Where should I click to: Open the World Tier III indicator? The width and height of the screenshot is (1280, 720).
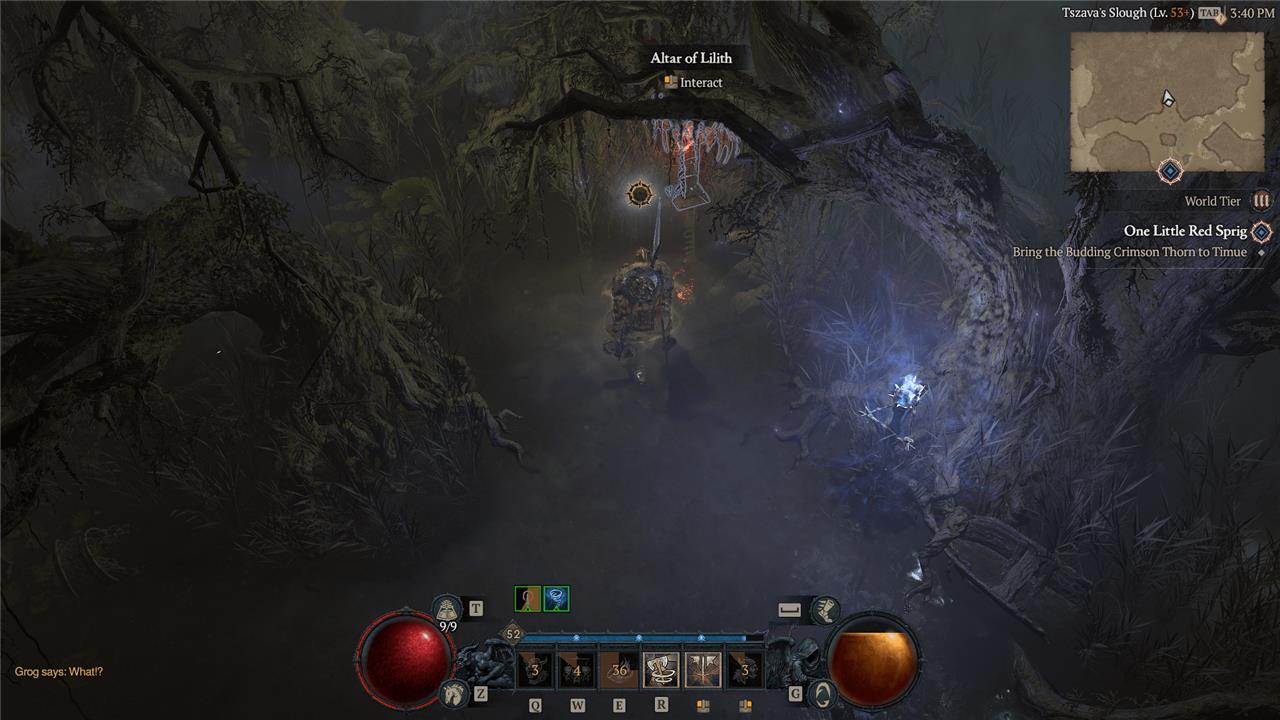pyautogui.click(x=1261, y=201)
